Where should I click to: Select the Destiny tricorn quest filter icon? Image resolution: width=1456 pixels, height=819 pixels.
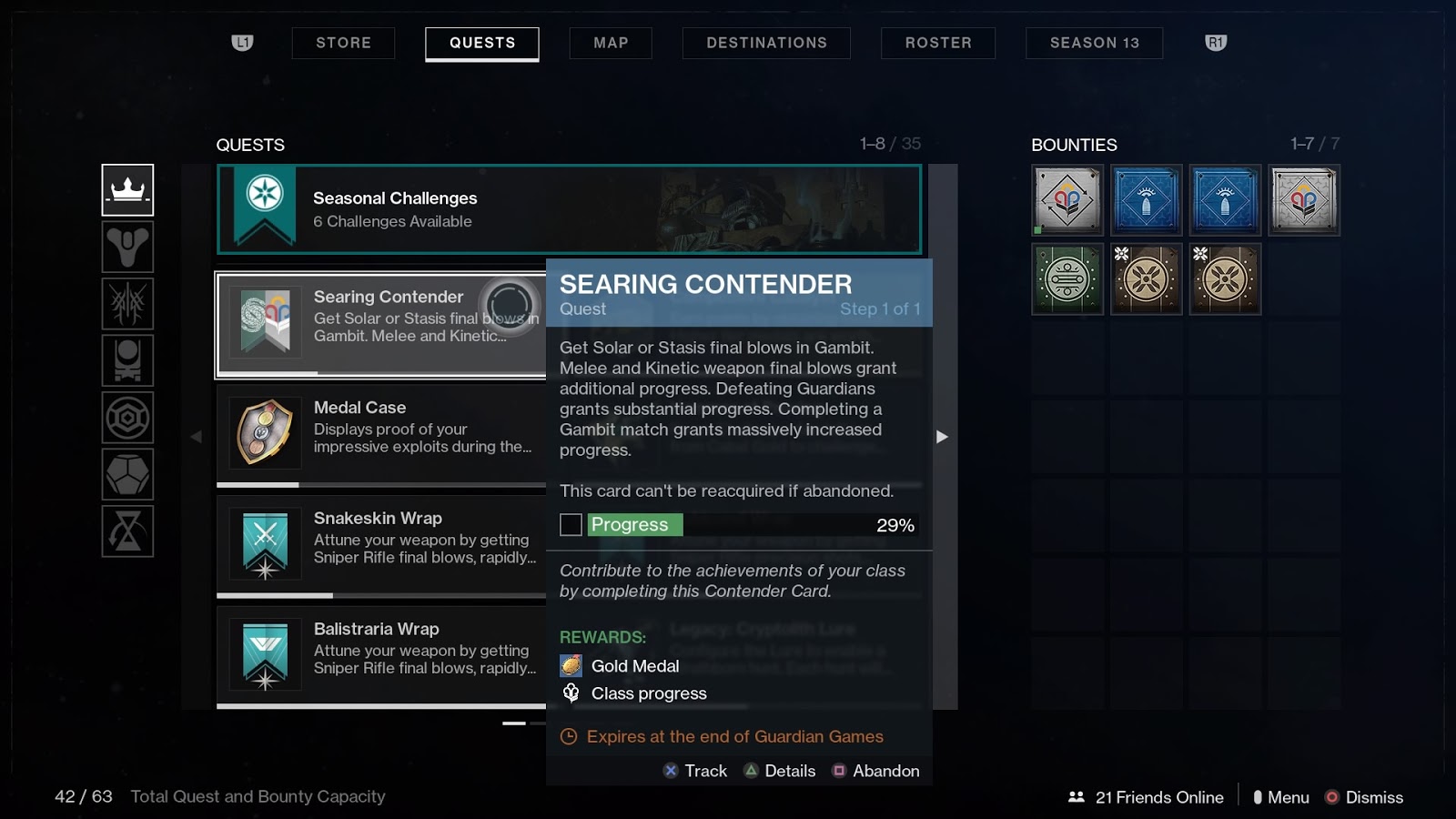(127, 247)
